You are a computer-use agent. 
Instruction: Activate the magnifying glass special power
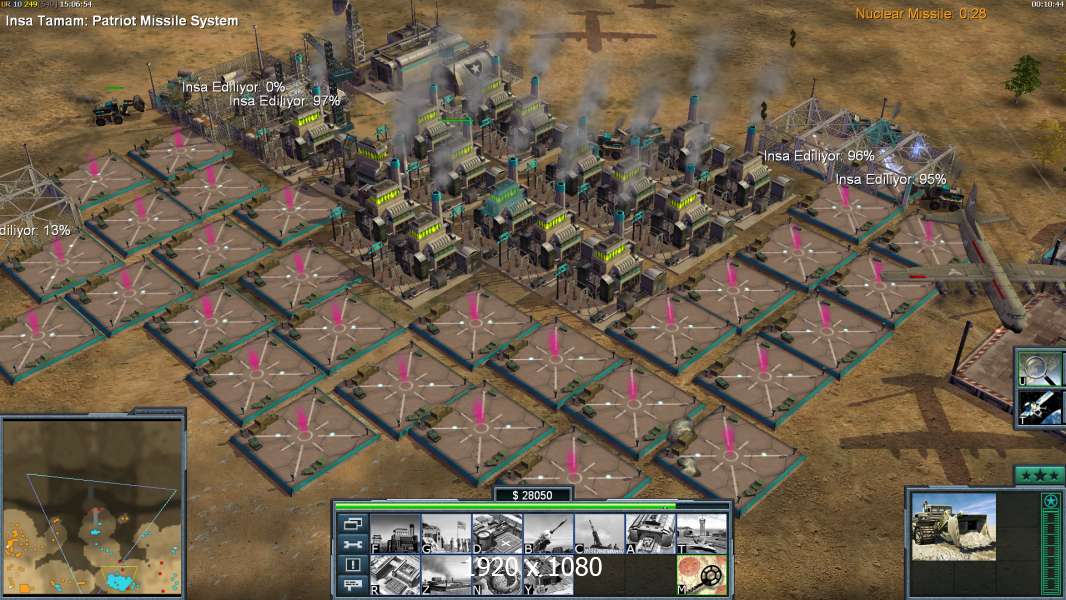point(1041,367)
